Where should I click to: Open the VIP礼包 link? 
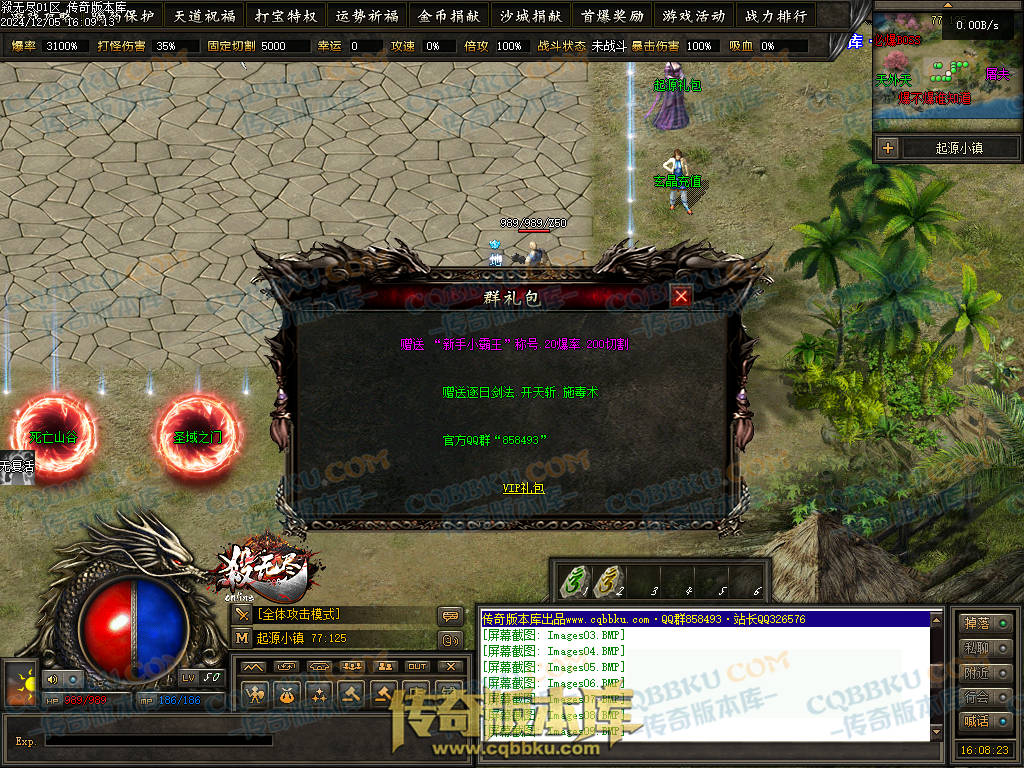coord(523,488)
